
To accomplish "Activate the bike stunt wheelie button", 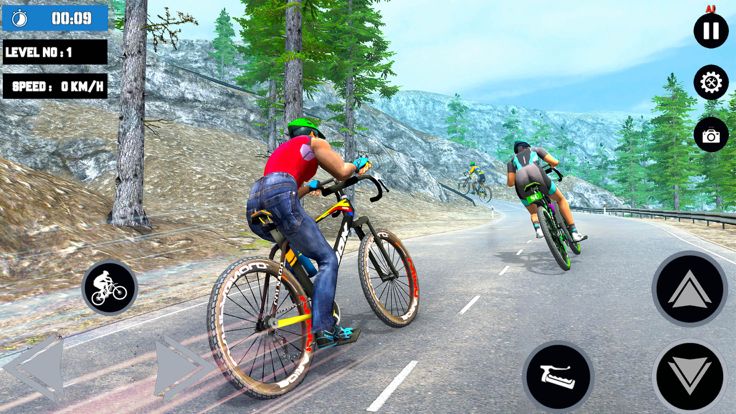I will coord(109,288).
